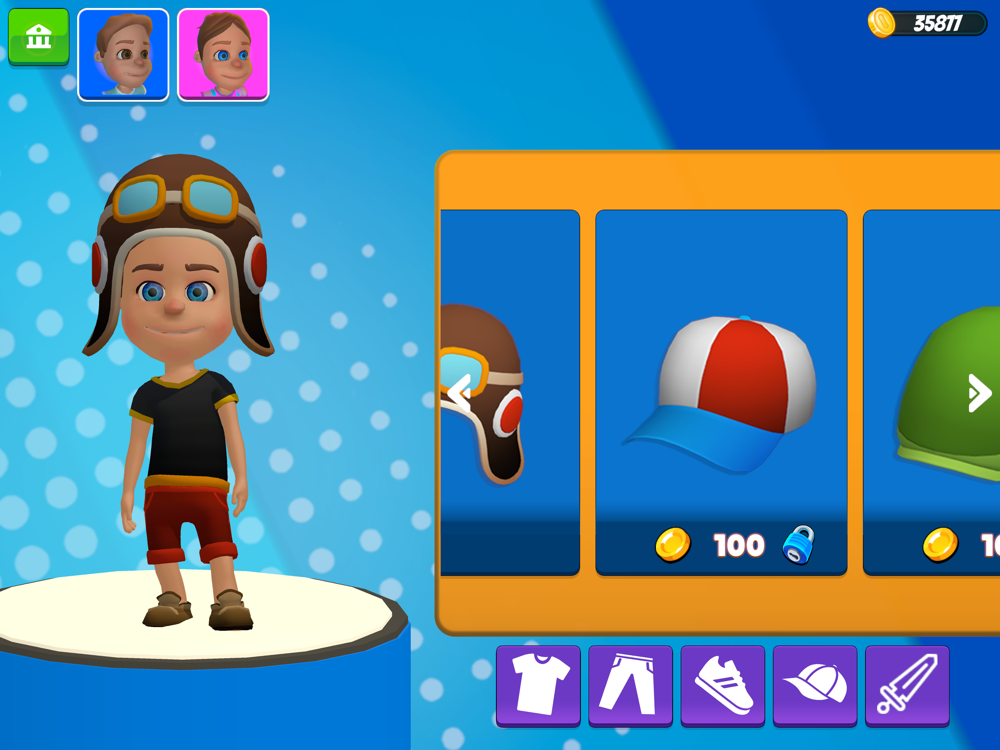Viewport: 1000px width, 750px height.
Task: Open the shirt clothing category
Action: pyautogui.click(x=538, y=685)
